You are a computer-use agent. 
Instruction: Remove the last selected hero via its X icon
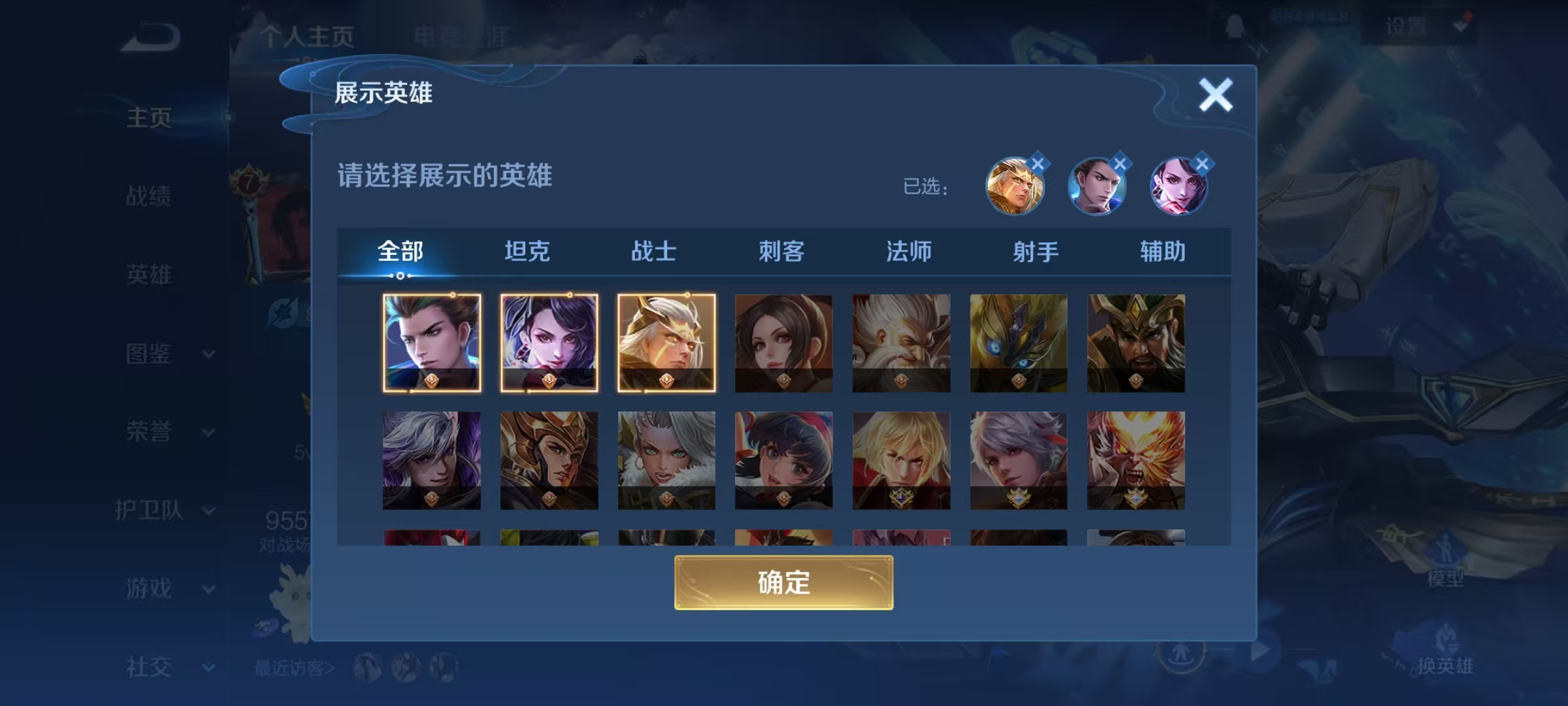[x=1201, y=163]
